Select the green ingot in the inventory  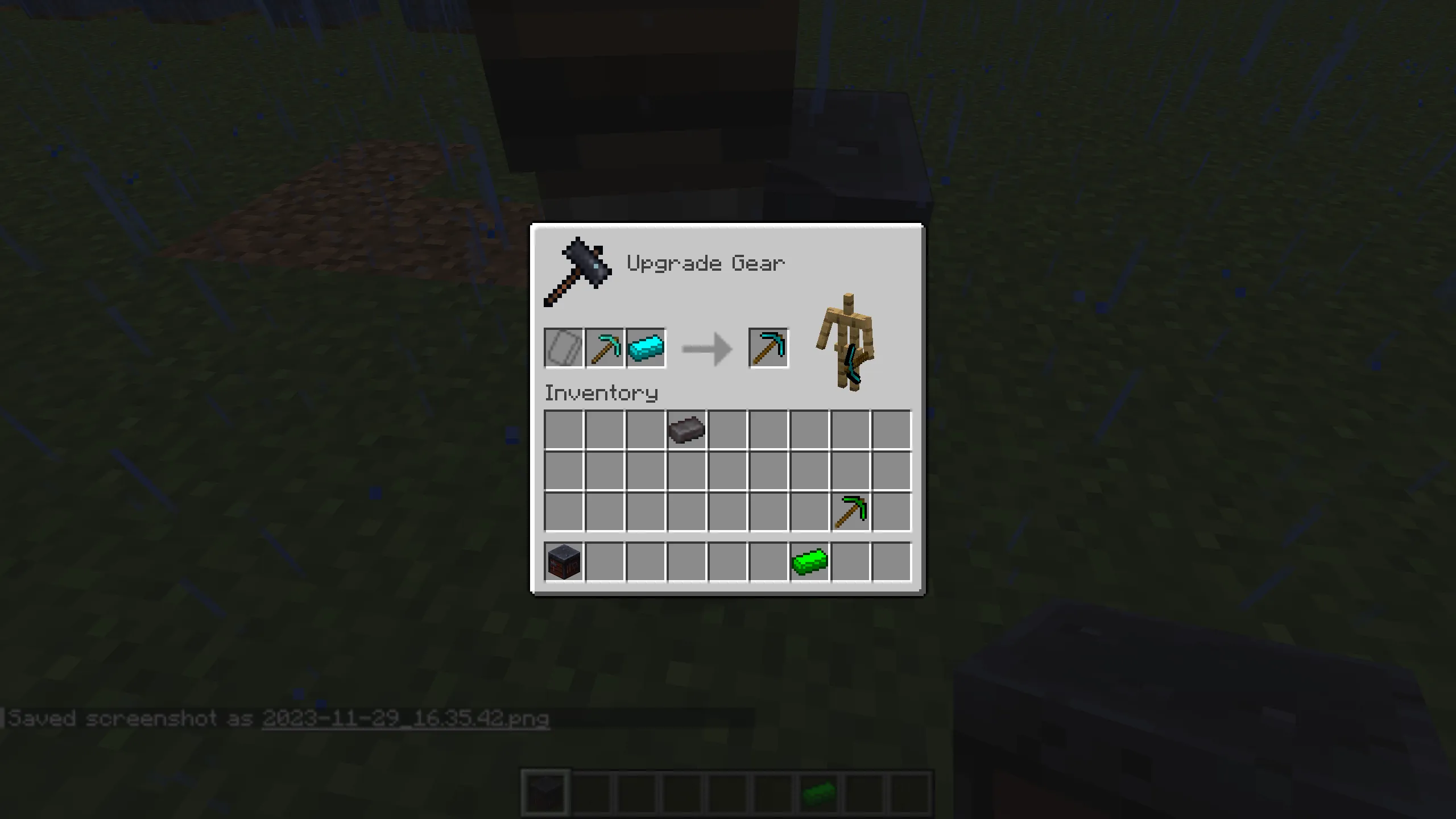coord(810,562)
